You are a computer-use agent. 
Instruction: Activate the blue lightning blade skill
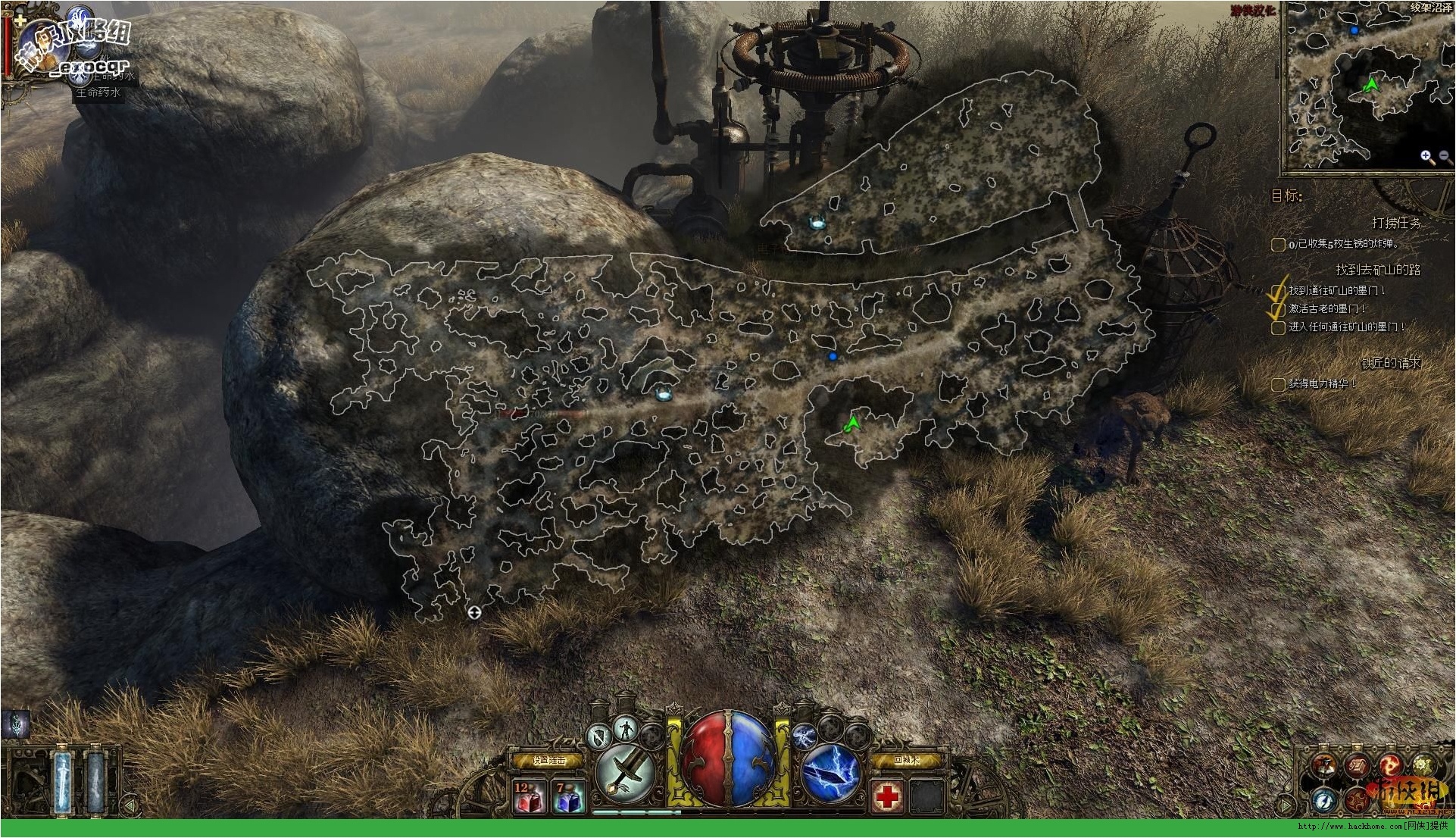830,773
